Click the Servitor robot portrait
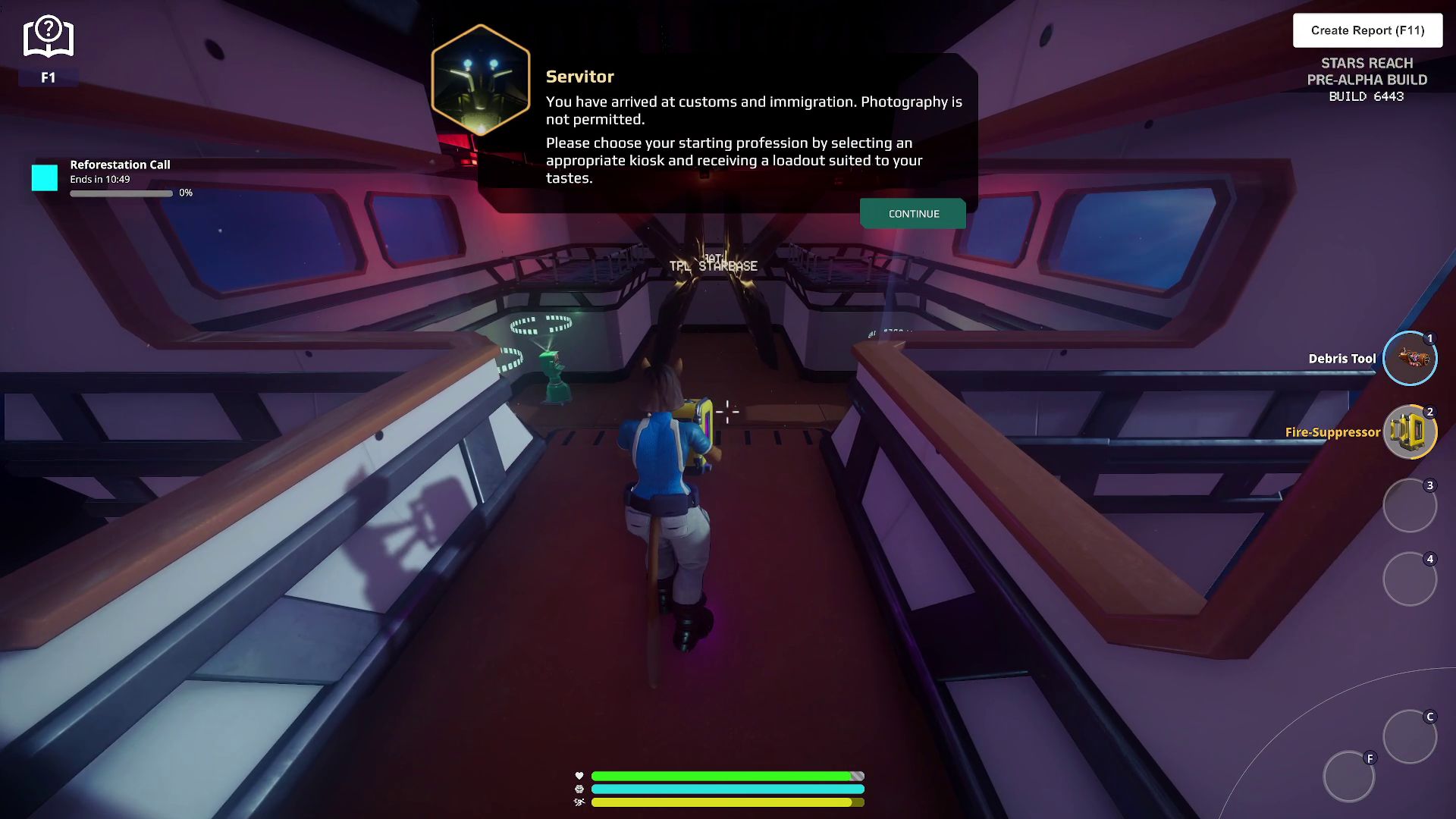 (481, 80)
